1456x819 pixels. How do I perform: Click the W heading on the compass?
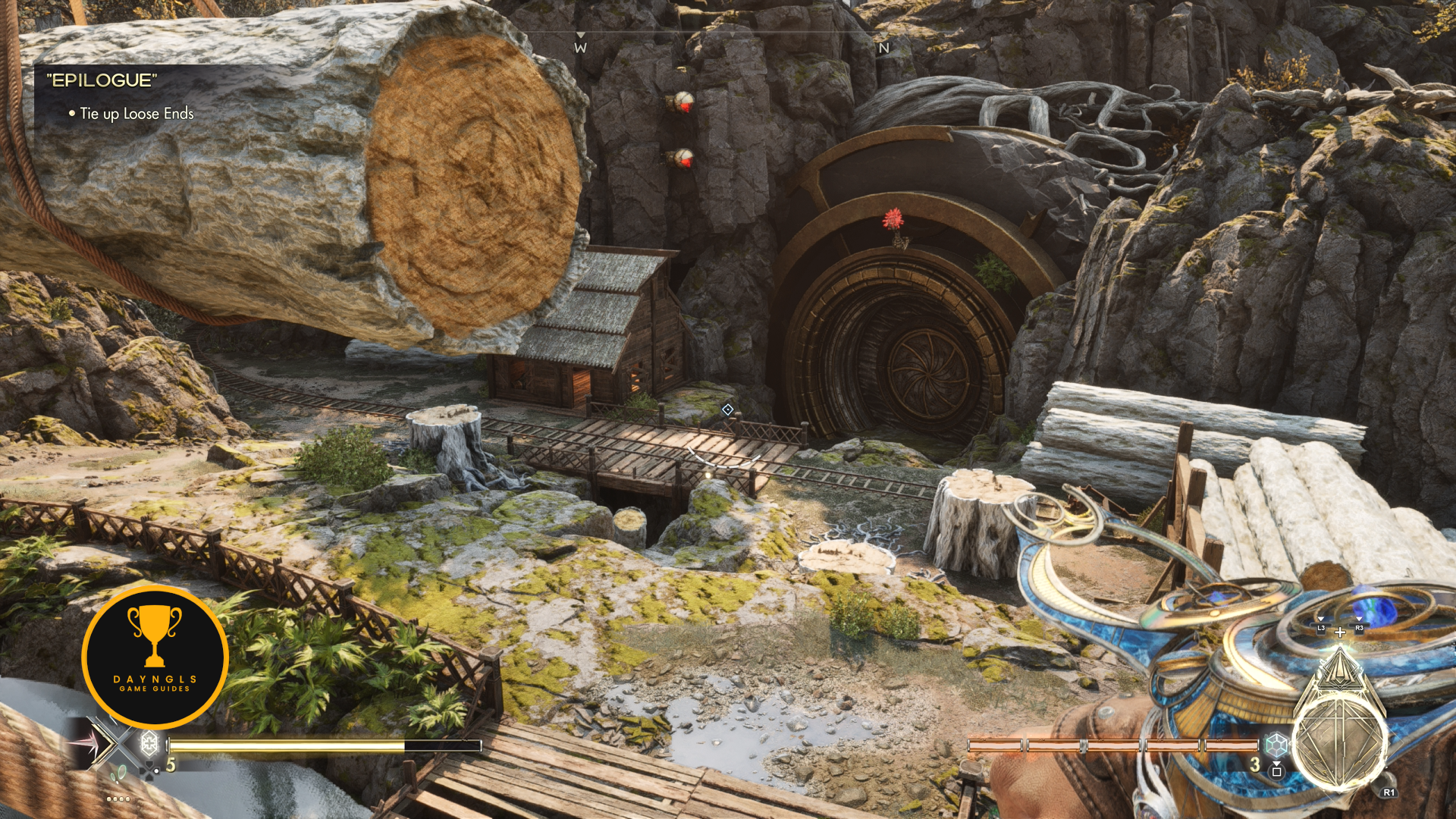[x=580, y=48]
